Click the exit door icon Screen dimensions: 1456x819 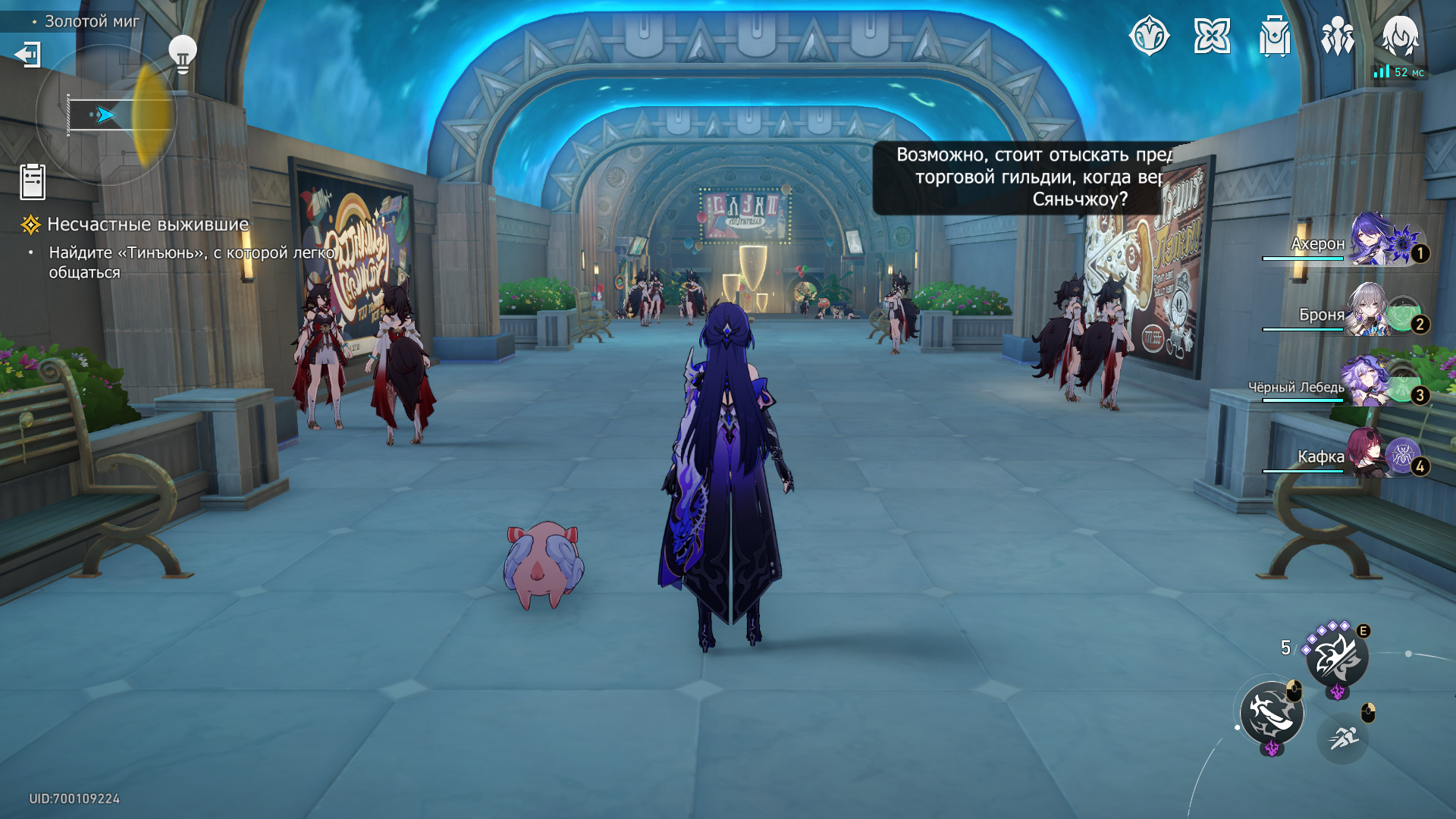coord(28,55)
